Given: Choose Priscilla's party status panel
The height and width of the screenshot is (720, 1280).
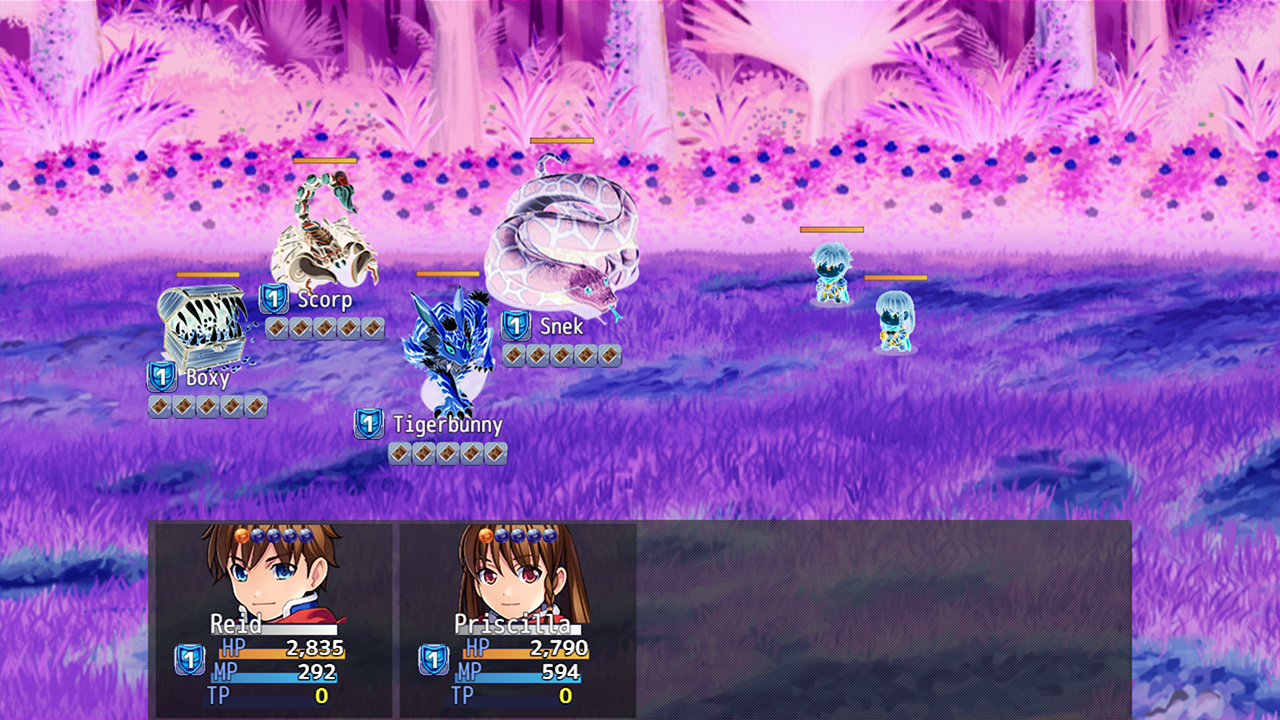Looking at the screenshot, I should click(516, 619).
